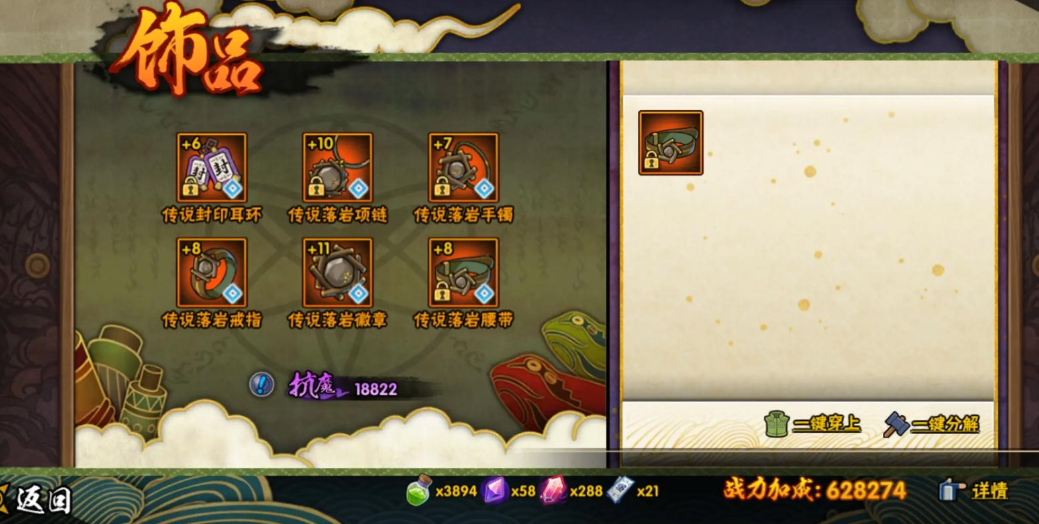Select the 传说落岩项链 necklace slot

point(337,168)
